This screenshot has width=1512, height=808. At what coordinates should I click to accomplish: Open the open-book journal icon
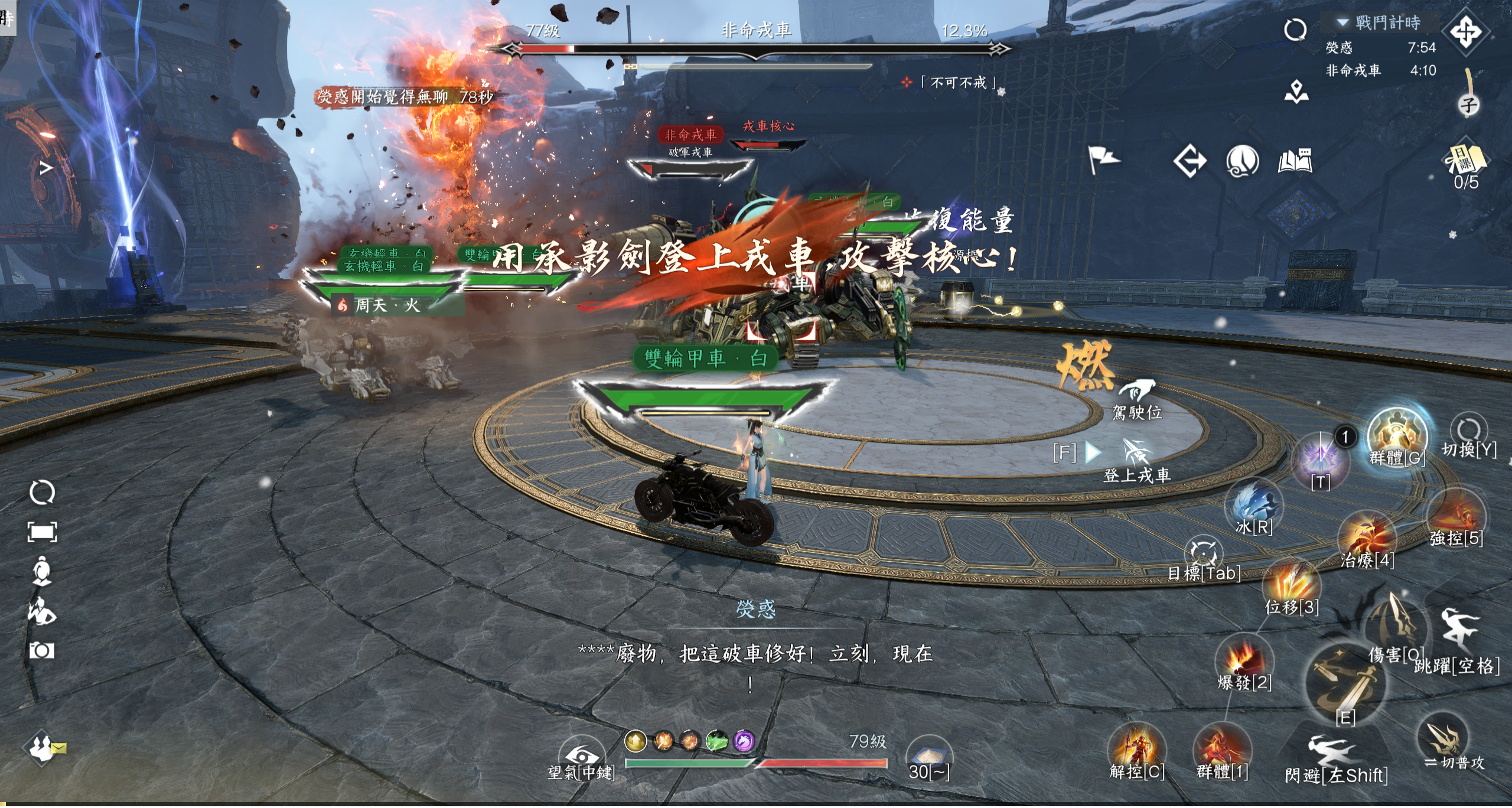pyautogui.click(x=1295, y=161)
